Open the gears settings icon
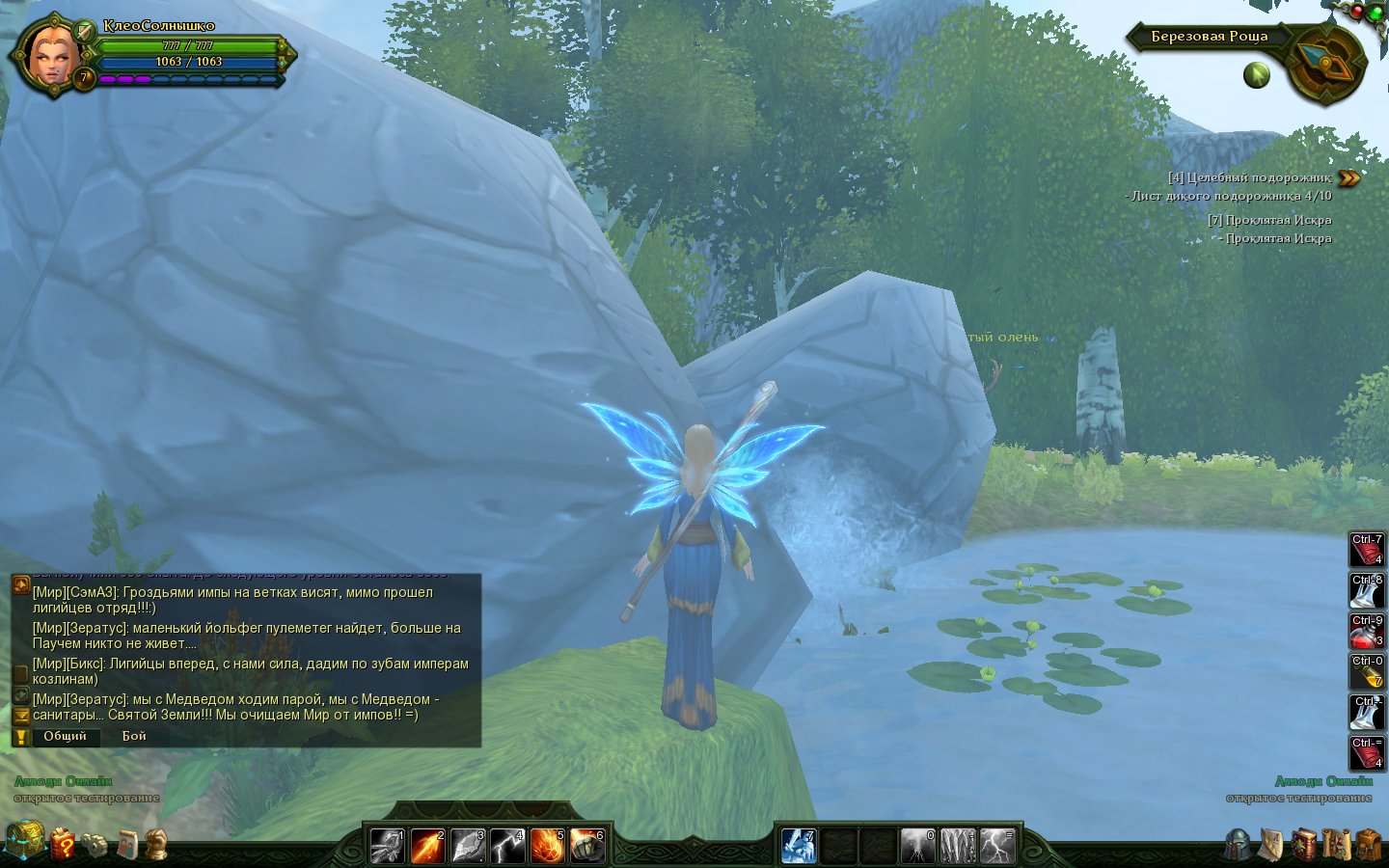 coord(95,845)
